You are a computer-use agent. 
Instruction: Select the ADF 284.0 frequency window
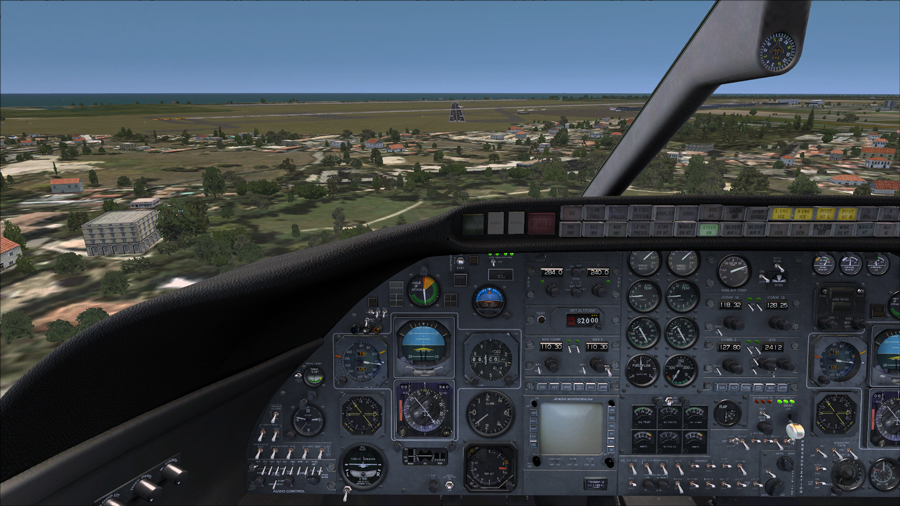click(x=552, y=272)
